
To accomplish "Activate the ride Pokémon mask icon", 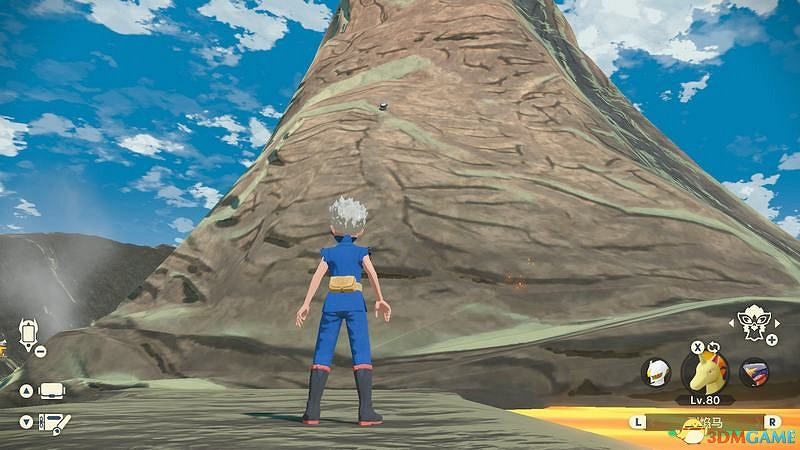I will pos(750,321).
